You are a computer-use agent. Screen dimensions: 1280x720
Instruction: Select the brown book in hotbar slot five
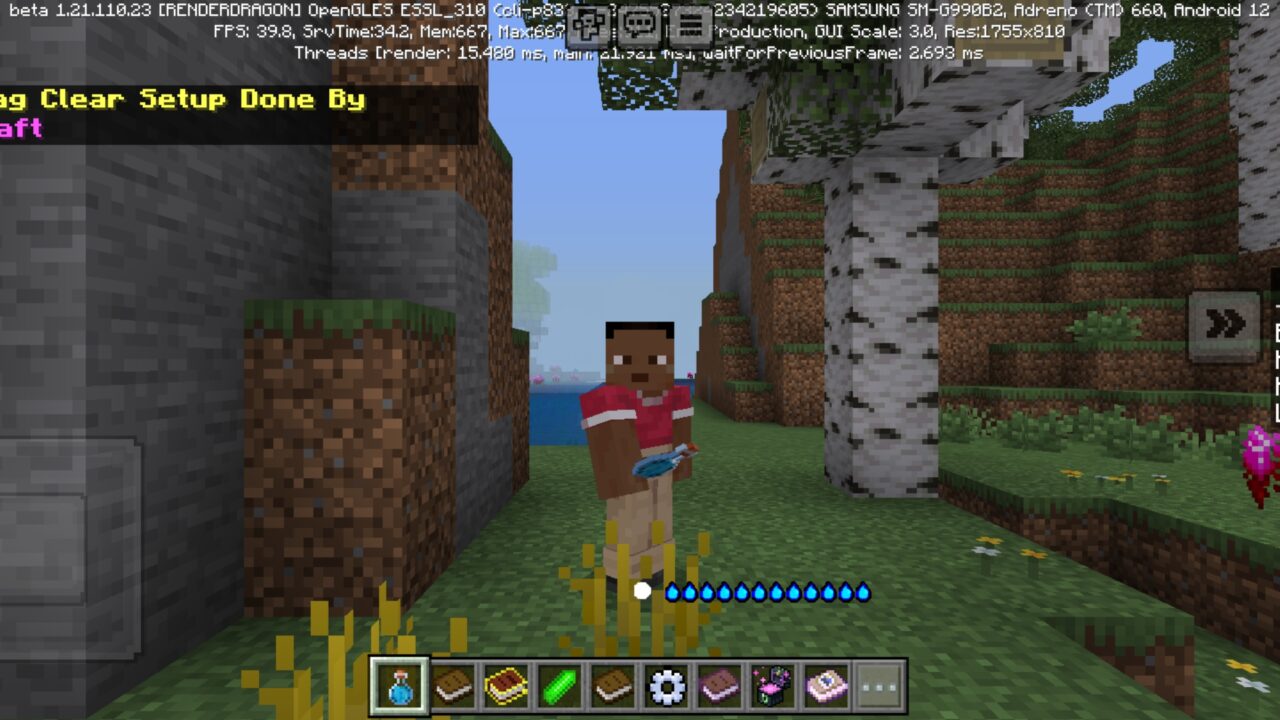coord(612,687)
